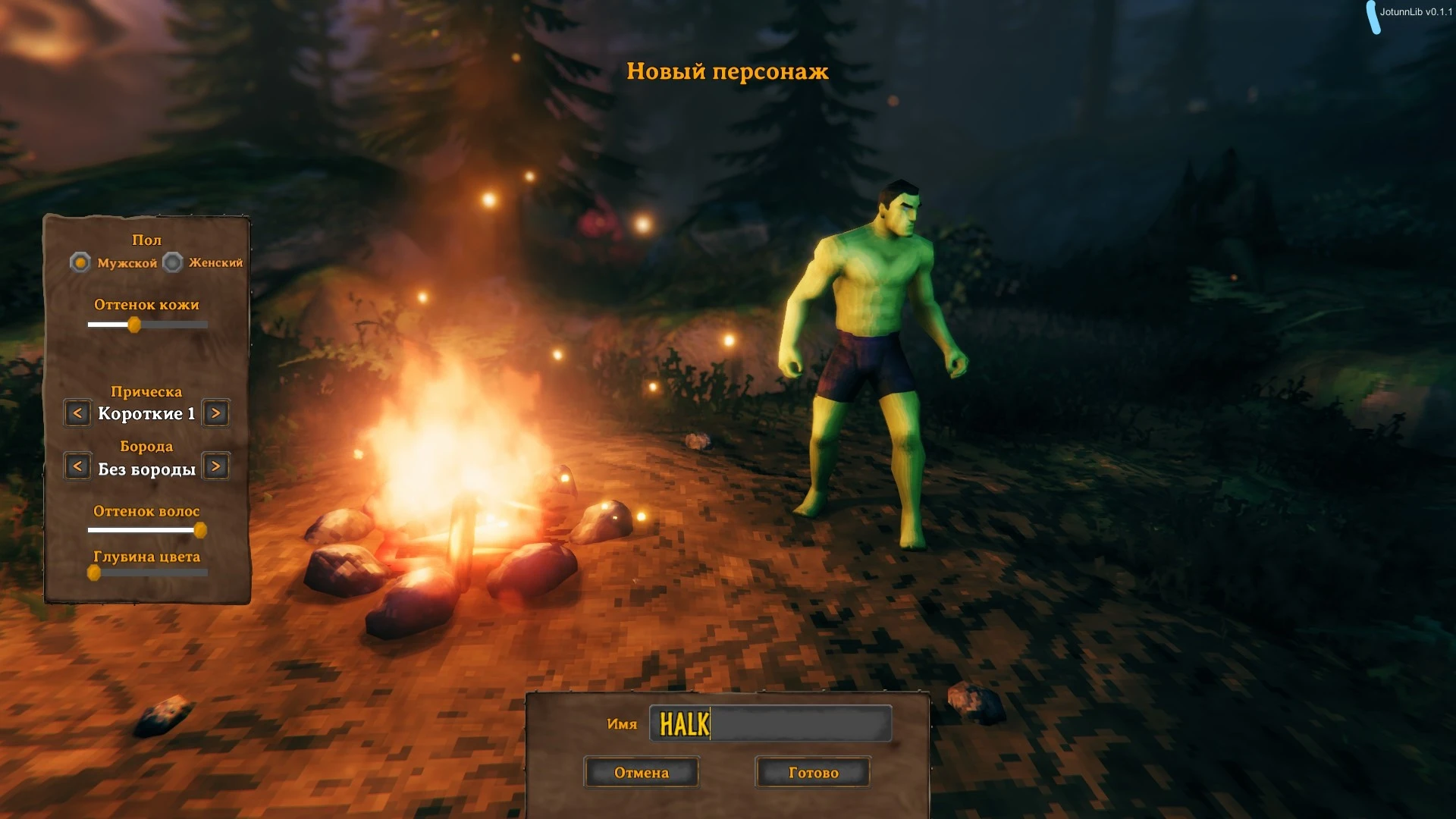Click the Готово button to finish
The width and height of the screenshot is (1456, 819).
coord(812,772)
